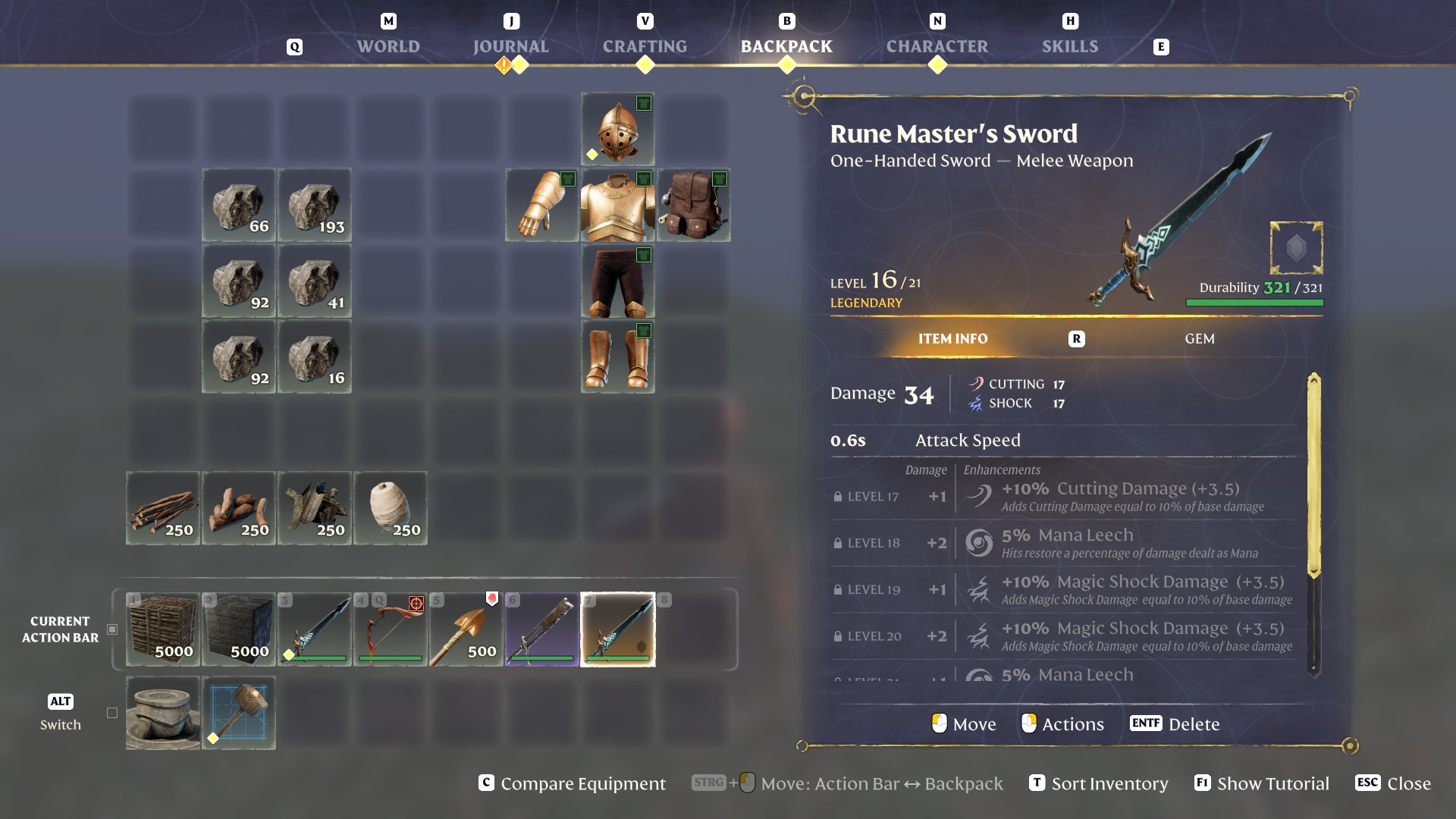Switch to the Journal tab
The width and height of the screenshot is (1456, 819).
coord(510,46)
